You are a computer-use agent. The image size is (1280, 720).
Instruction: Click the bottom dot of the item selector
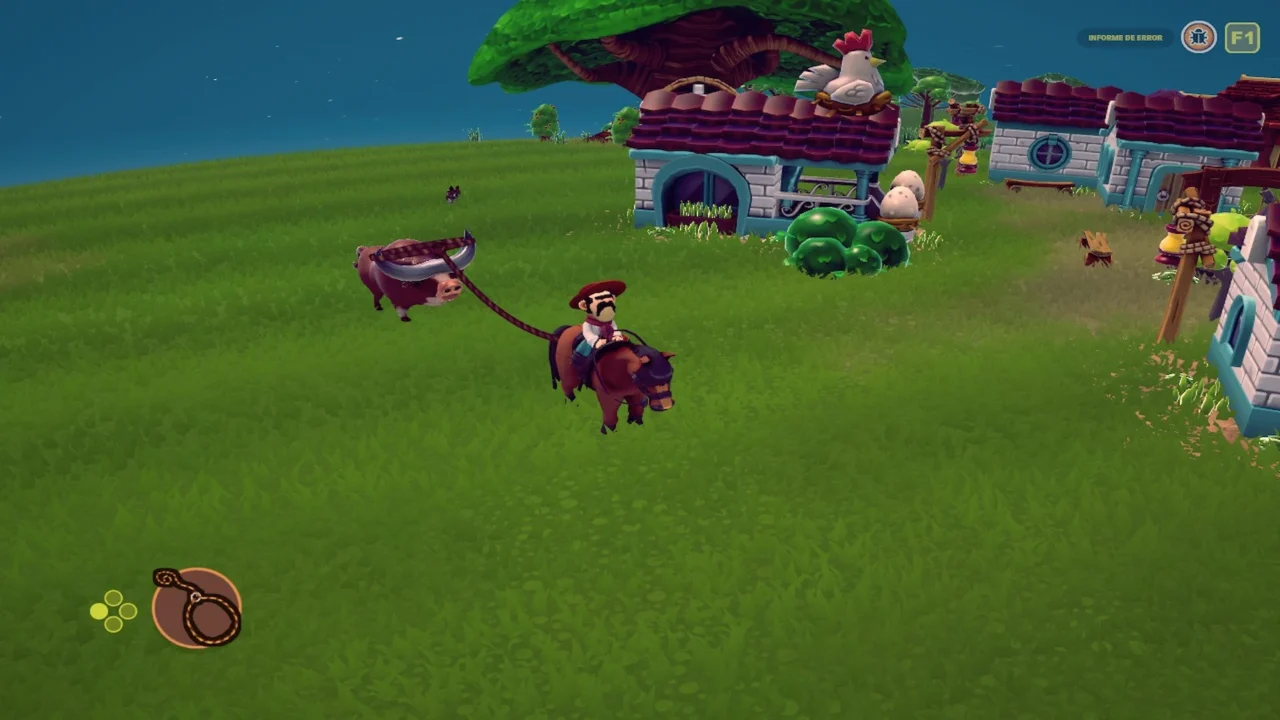click(x=113, y=624)
